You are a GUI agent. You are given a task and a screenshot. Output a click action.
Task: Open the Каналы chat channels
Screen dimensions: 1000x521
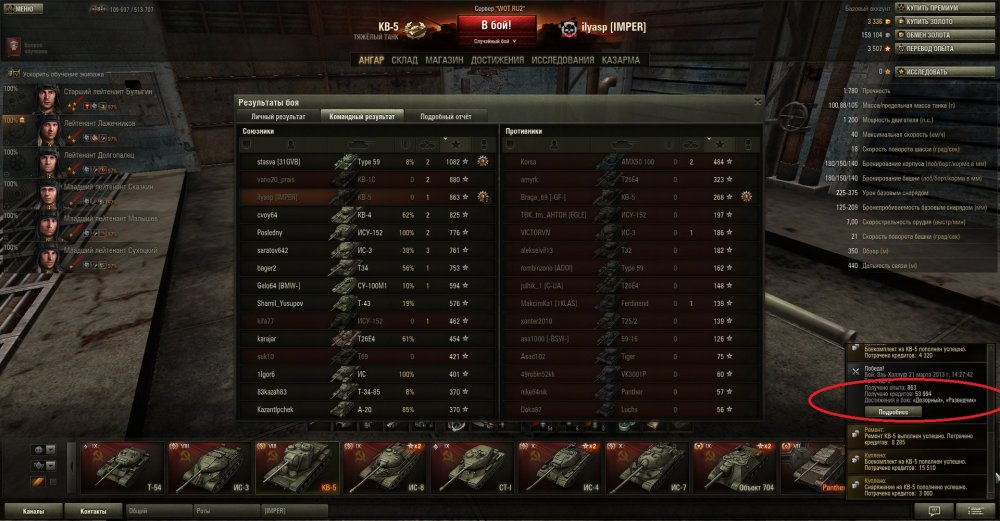click(x=33, y=510)
